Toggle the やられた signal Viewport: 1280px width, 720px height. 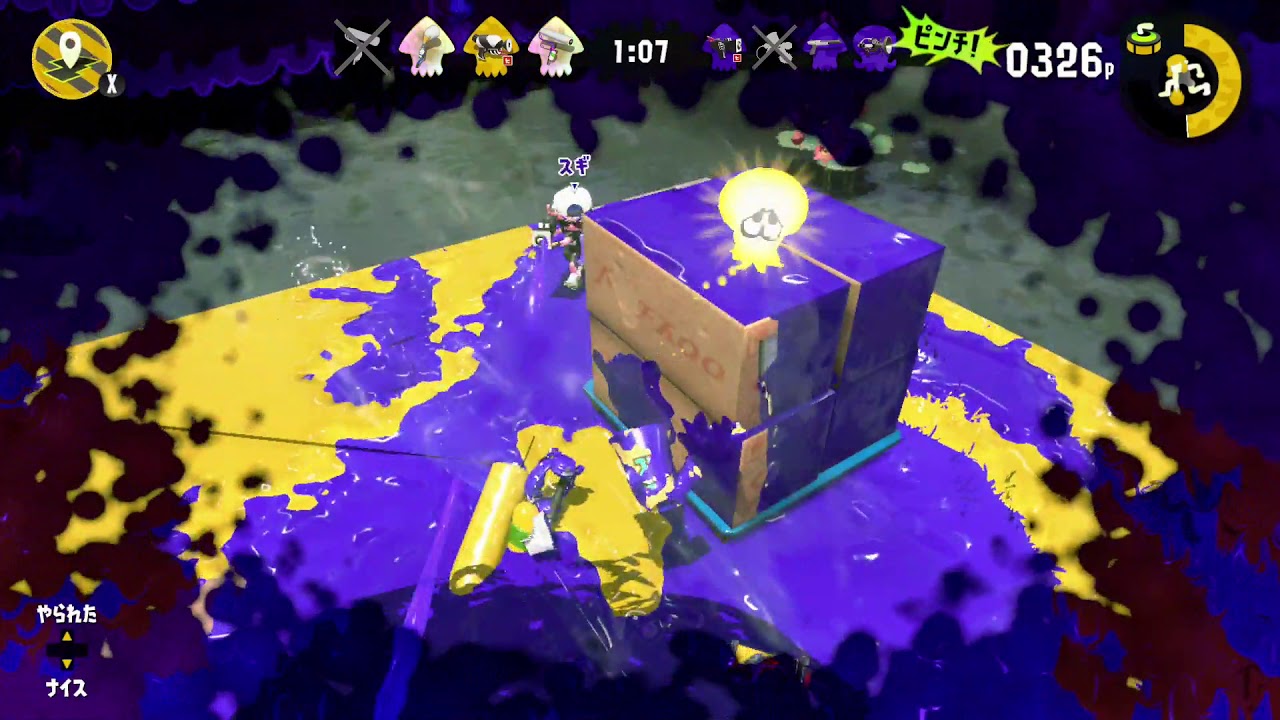67,612
